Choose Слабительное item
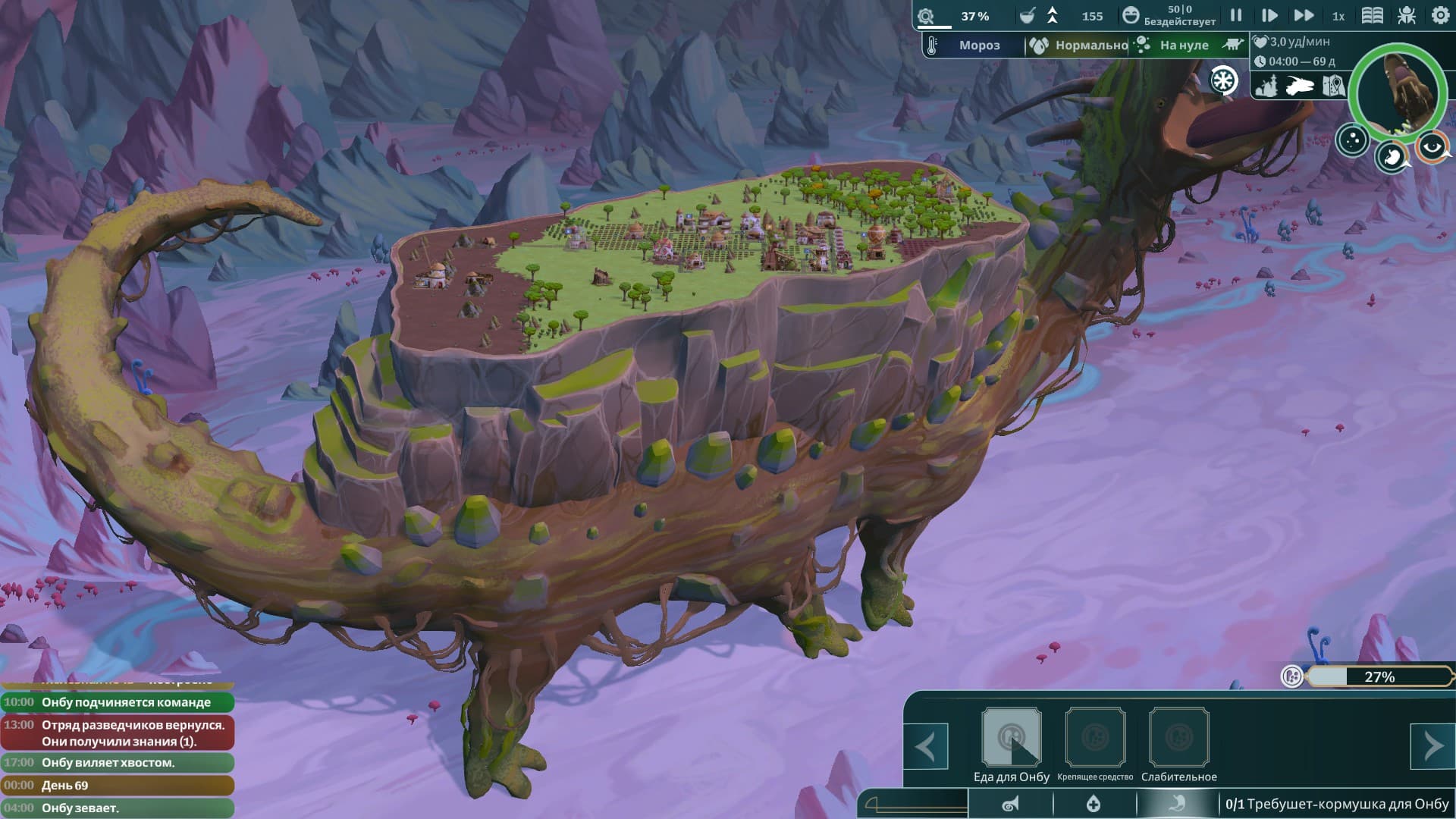 point(1179,738)
